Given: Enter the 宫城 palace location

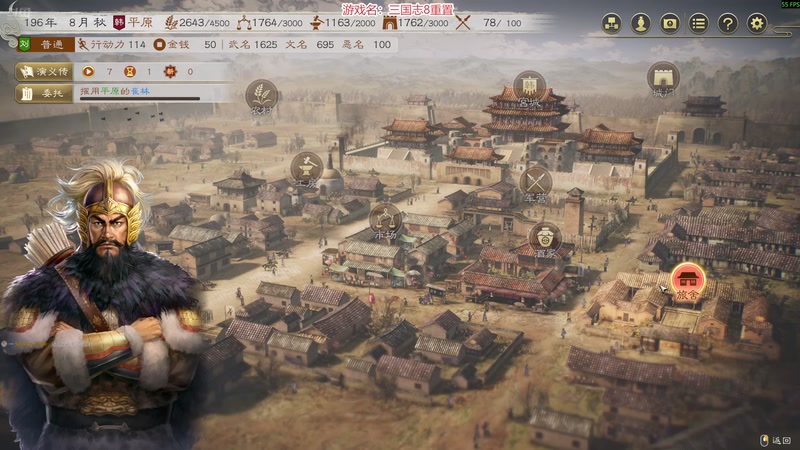Looking at the screenshot, I should (529, 87).
